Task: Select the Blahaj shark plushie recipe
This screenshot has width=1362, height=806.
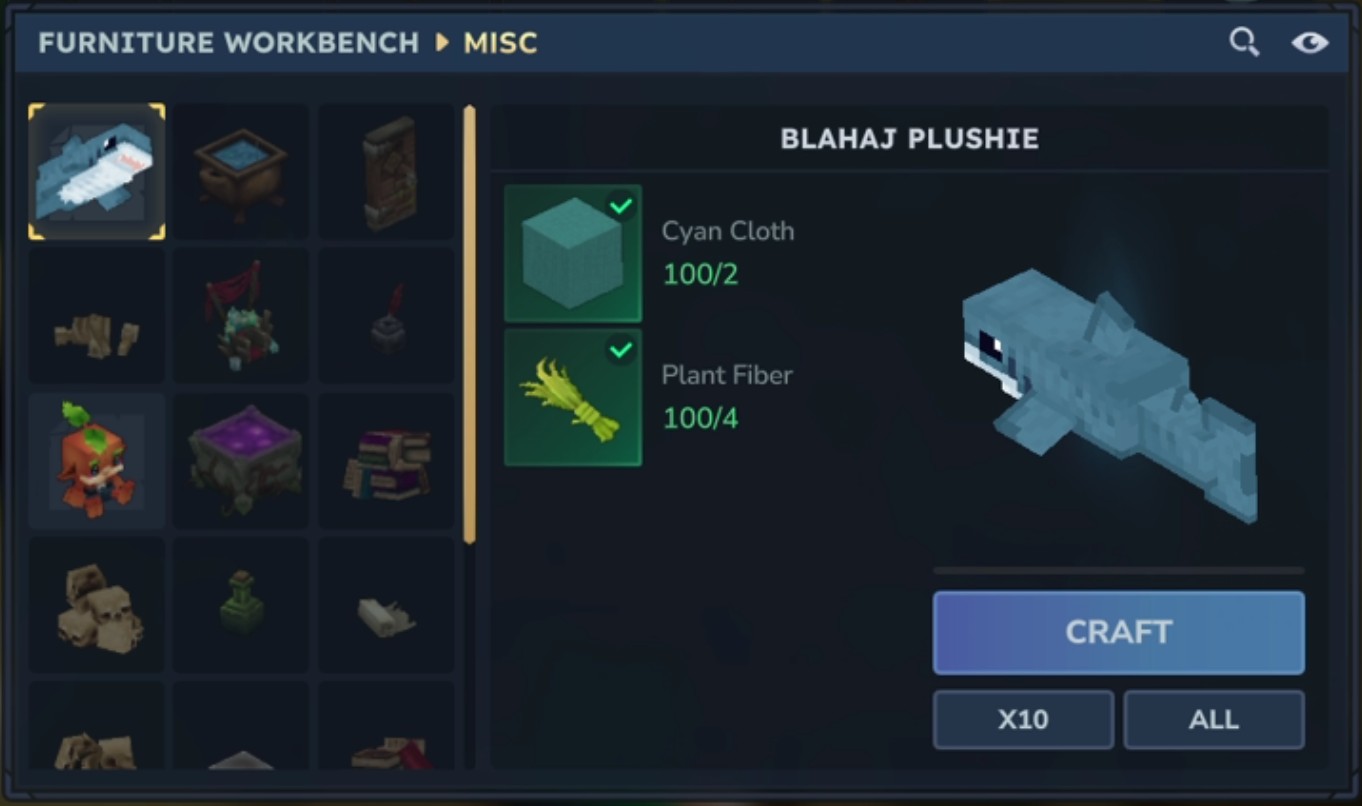Action: pyautogui.click(x=97, y=172)
